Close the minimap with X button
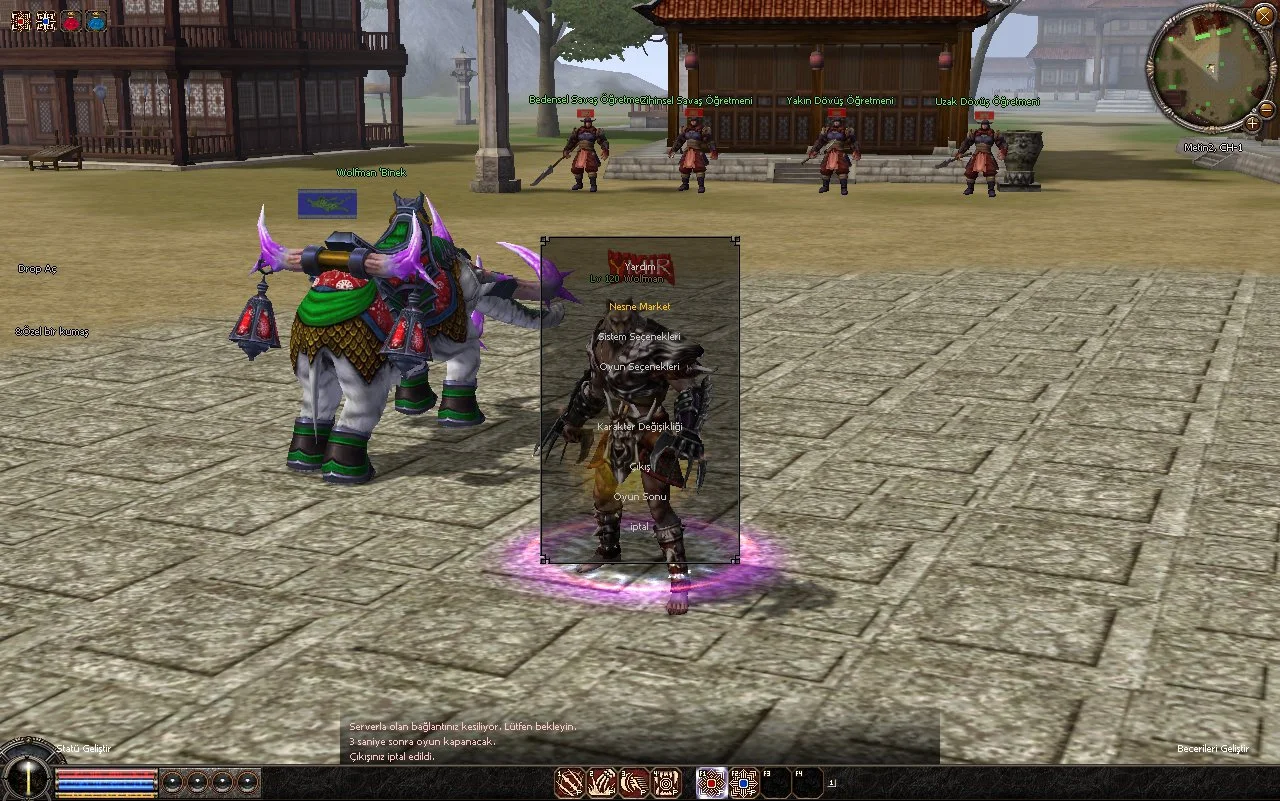This screenshot has width=1280, height=801. pyautogui.click(x=1264, y=15)
